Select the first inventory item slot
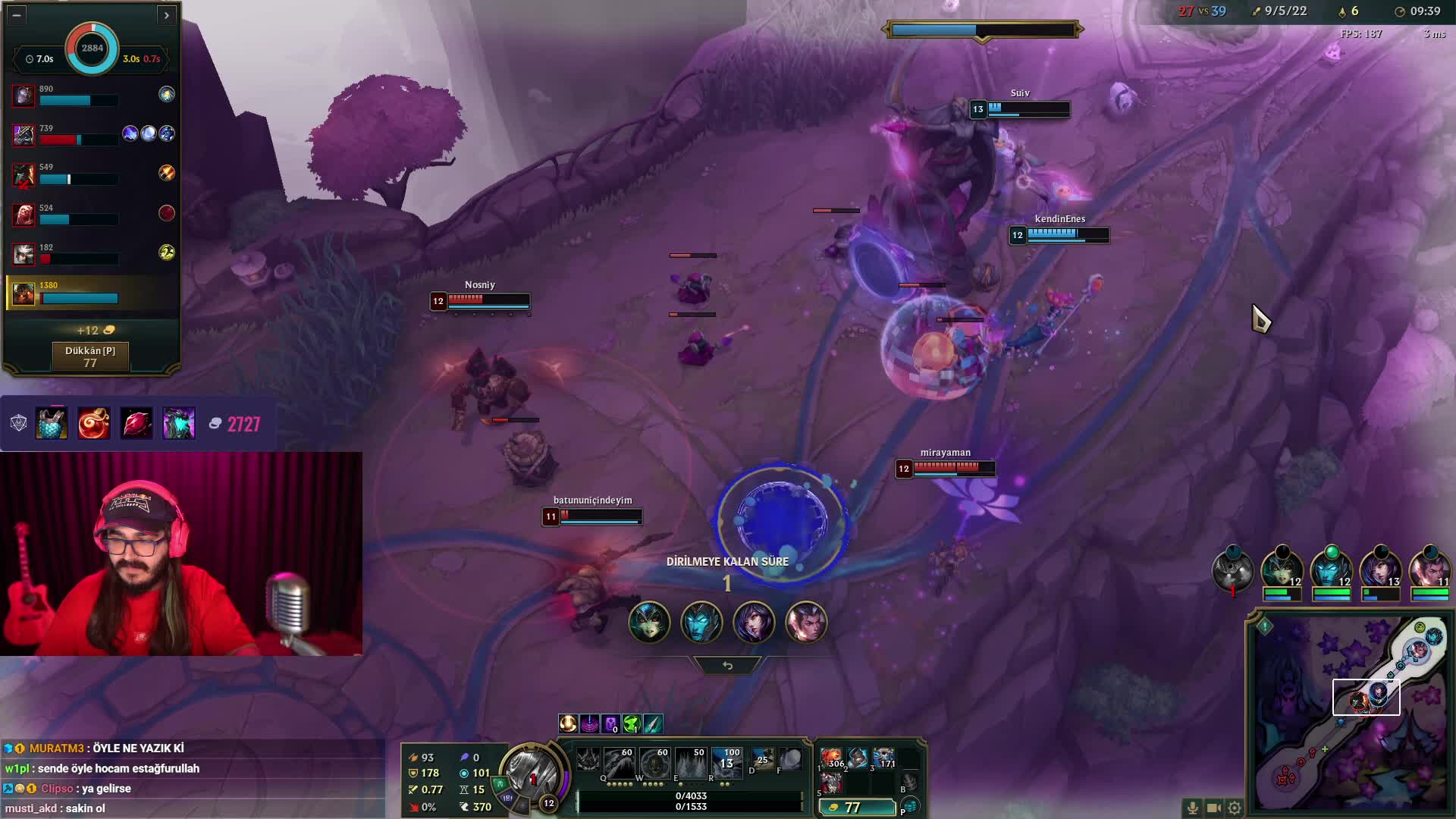The image size is (1456, 819). (833, 758)
